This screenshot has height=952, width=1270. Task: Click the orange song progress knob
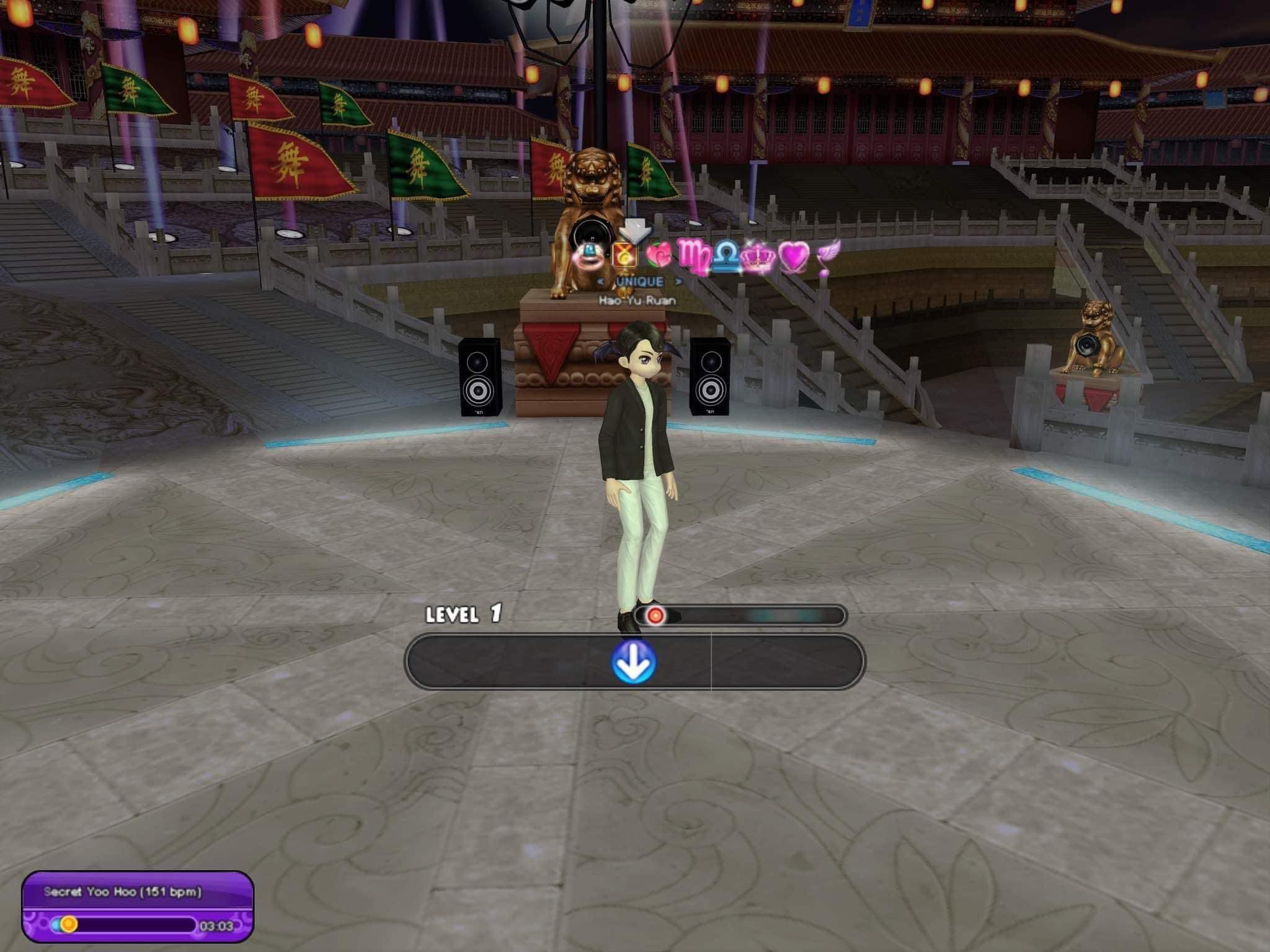point(69,924)
